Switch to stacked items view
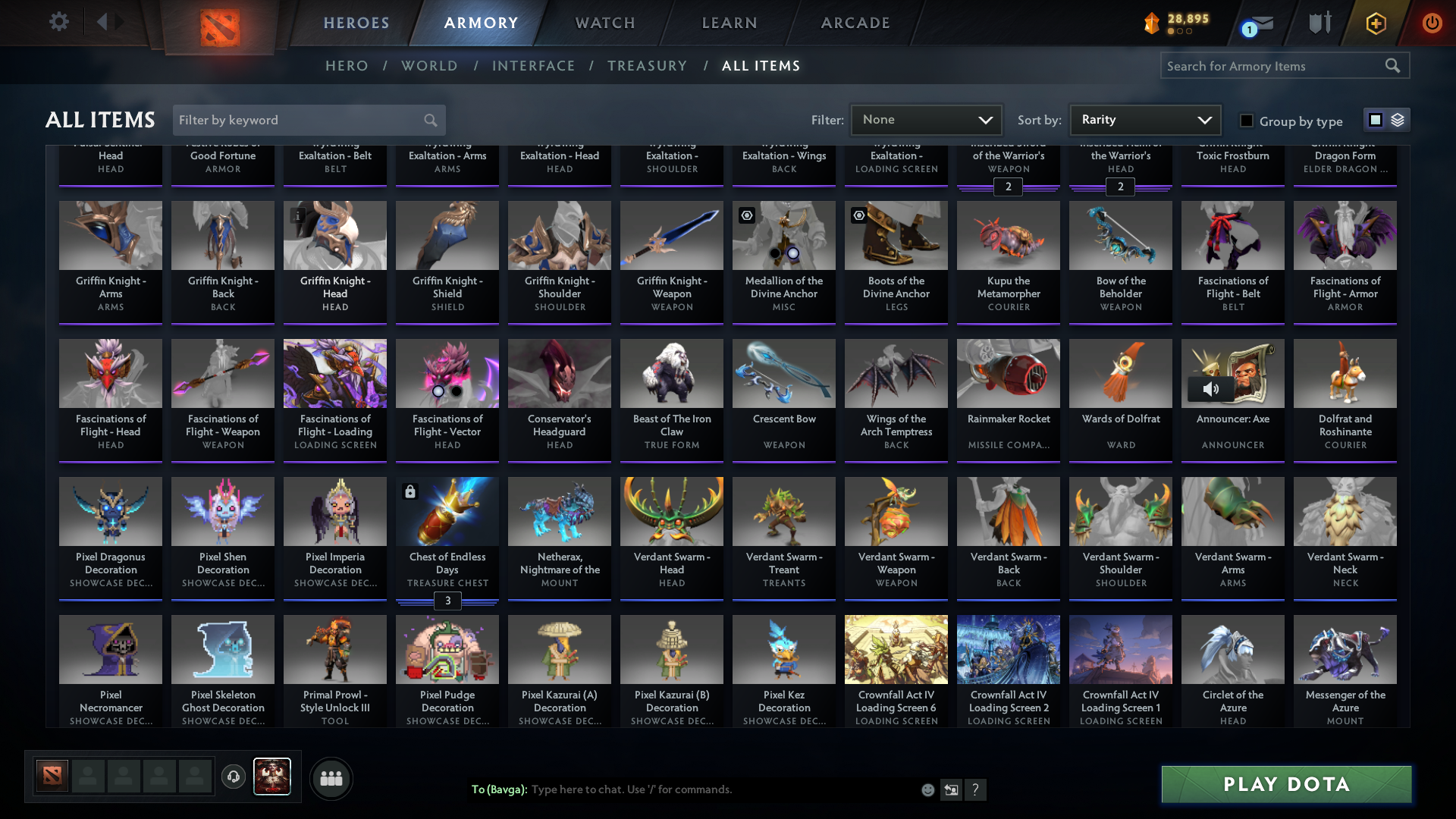1456x819 pixels. pyautogui.click(x=1398, y=120)
